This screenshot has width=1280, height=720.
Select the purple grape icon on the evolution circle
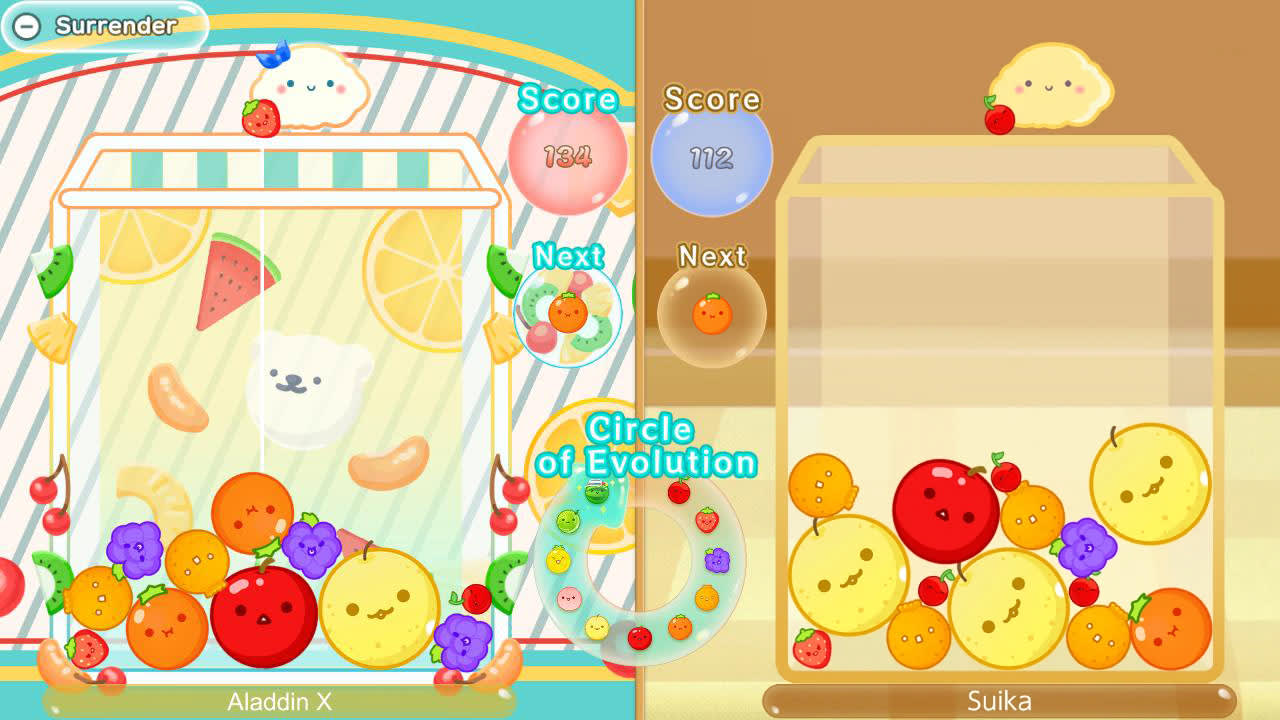click(x=717, y=559)
